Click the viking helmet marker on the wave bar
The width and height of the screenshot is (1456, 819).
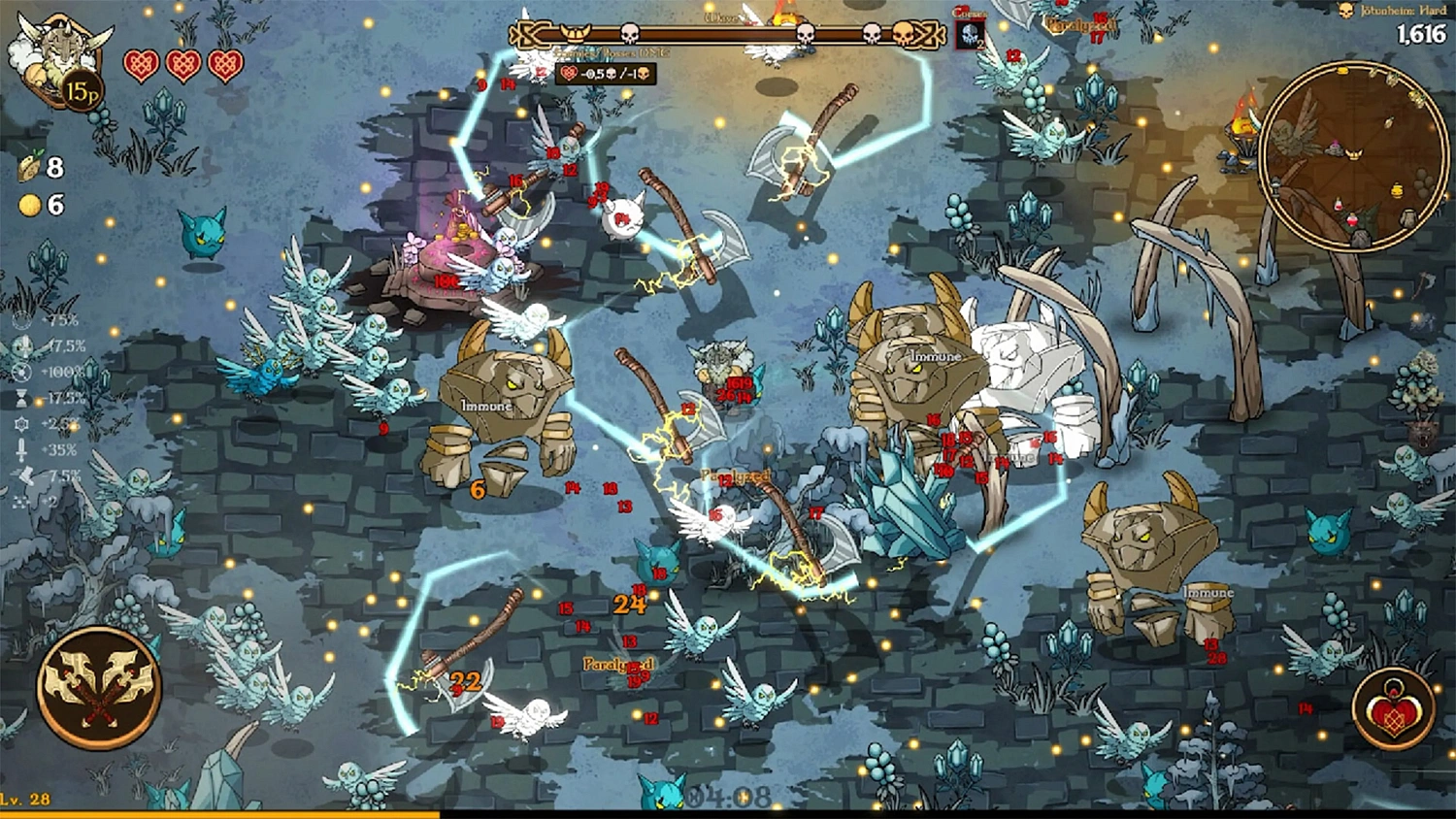(x=575, y=32)
